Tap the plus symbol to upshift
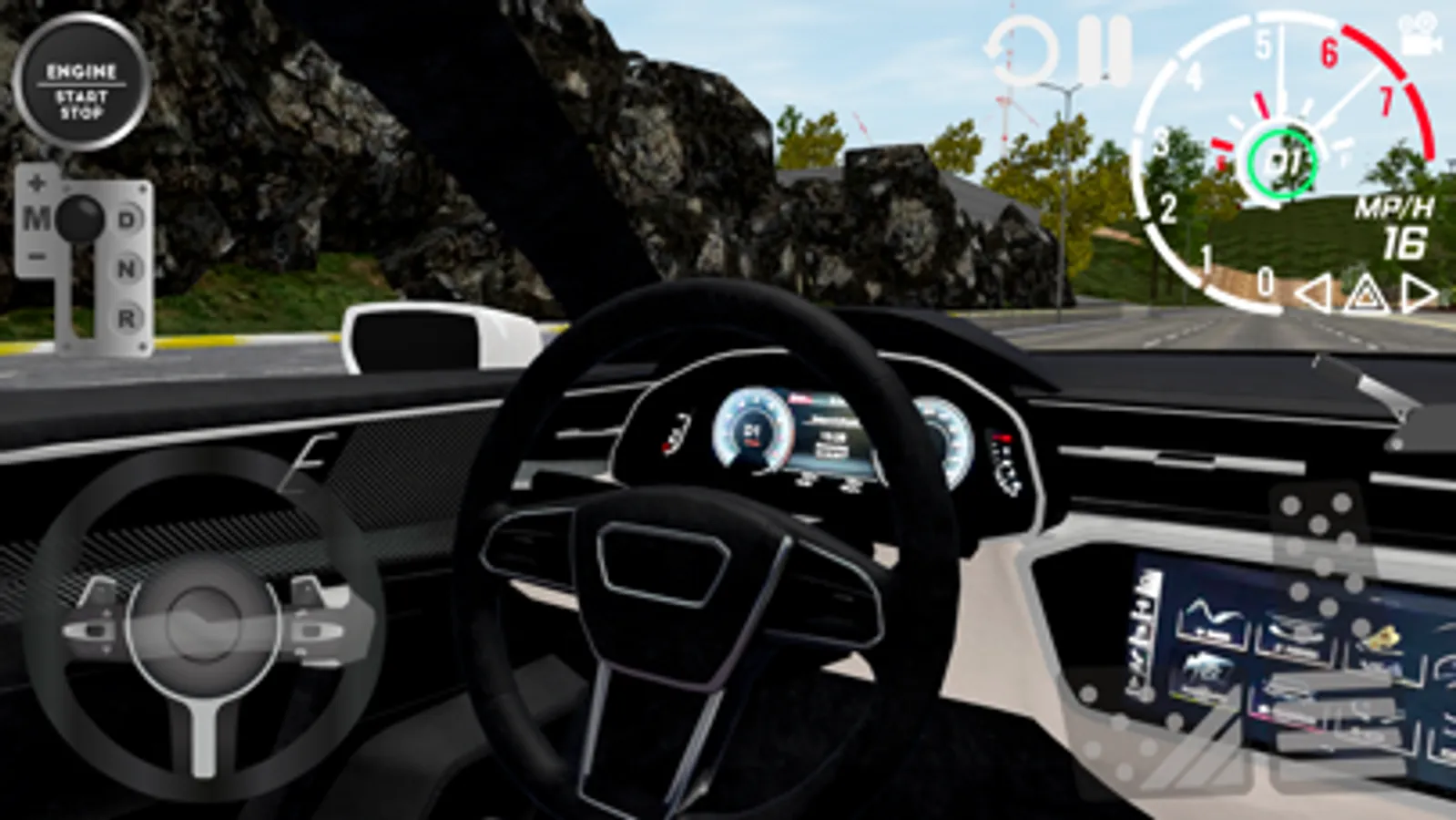The height and width of the screenshot is (820, 1456). 37,182
